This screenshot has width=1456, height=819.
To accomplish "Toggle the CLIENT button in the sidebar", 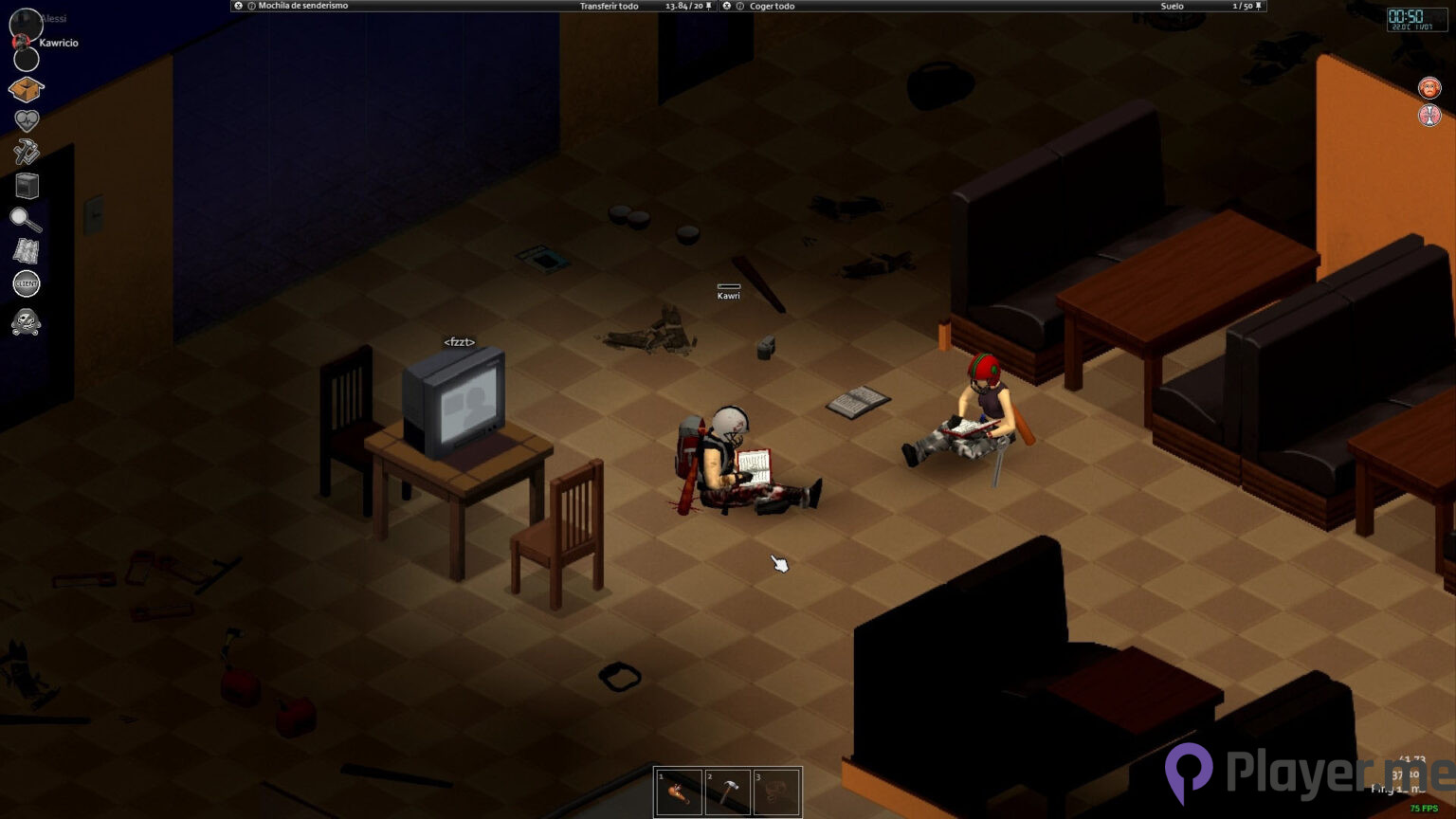I will click(x=27, y=283).
